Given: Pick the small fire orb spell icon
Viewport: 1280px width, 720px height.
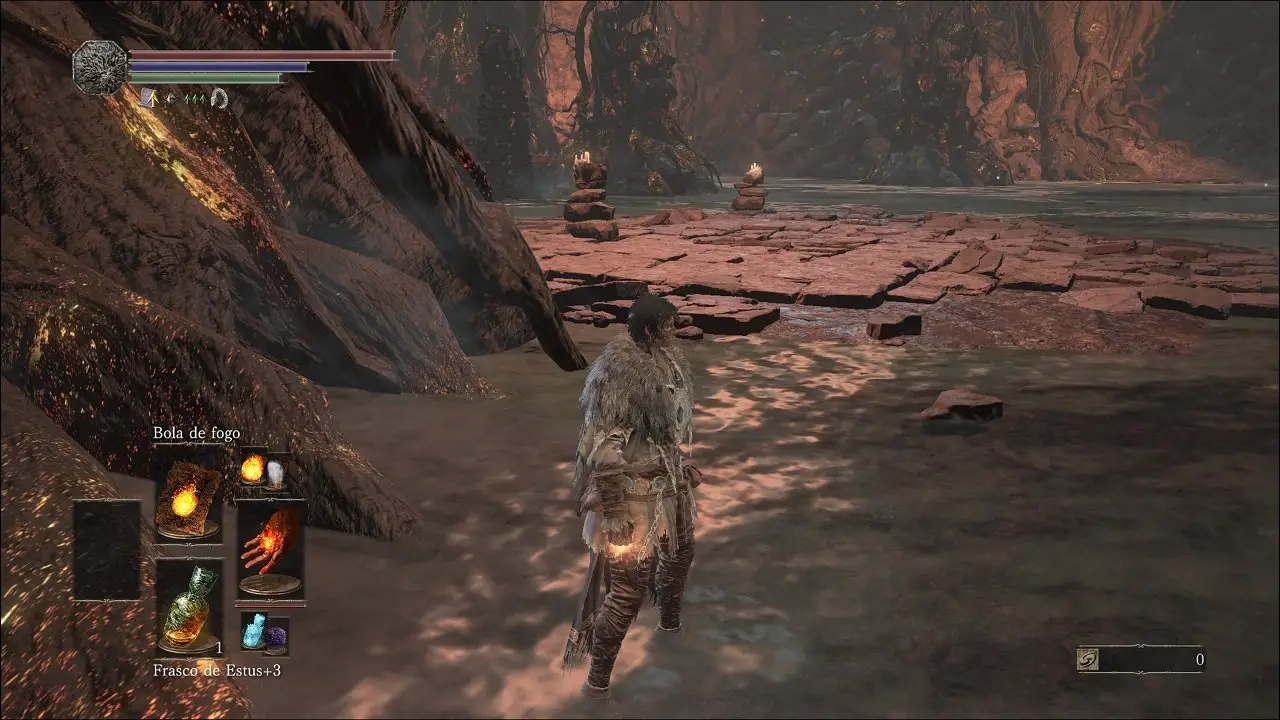Looking at the screenshot, I should coord(252,468).
